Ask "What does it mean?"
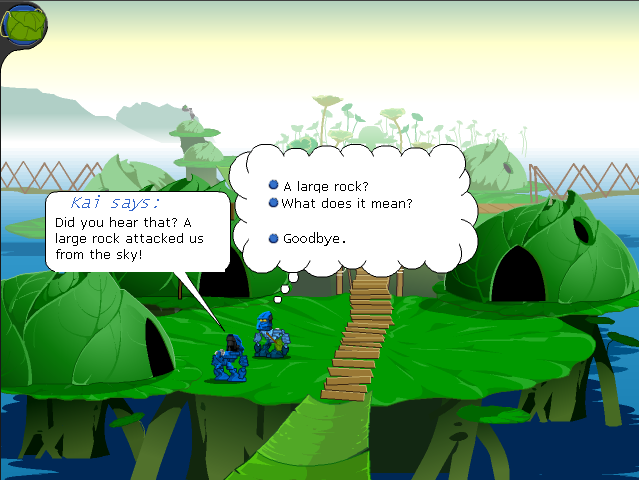639x480 pixels. (x=346, y=204)
